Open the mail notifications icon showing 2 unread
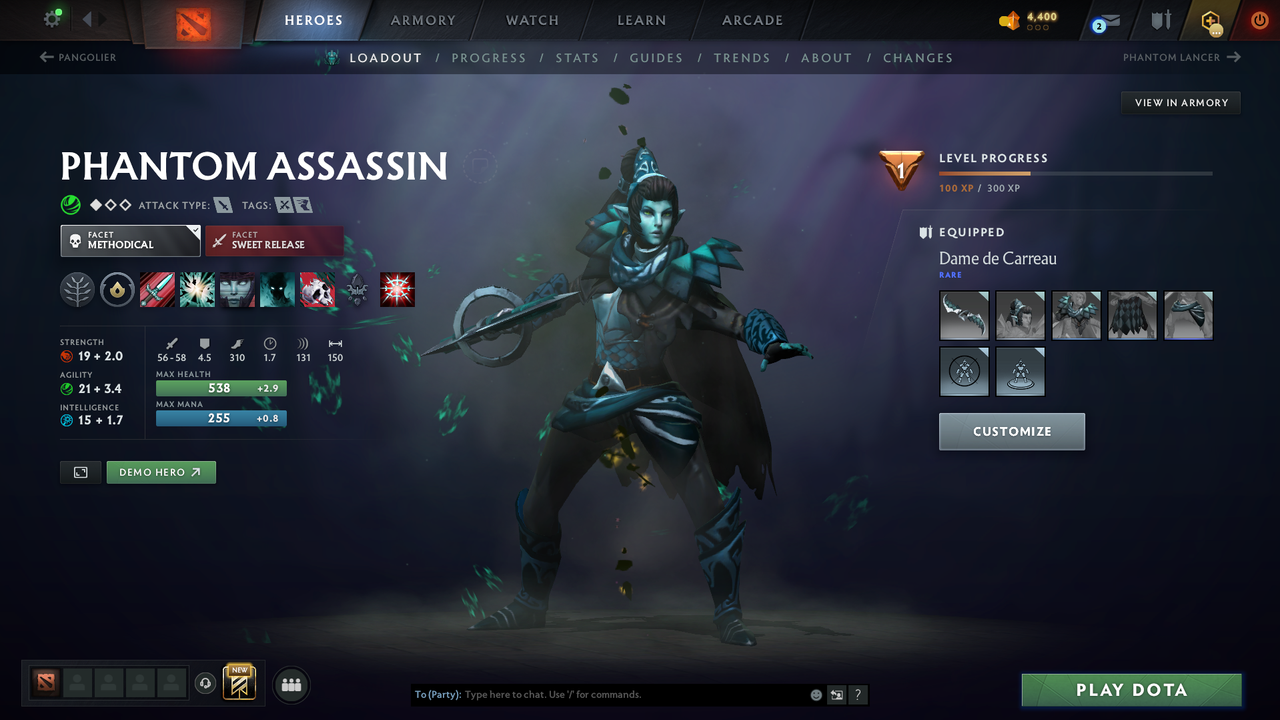 tap(1104, 20)
